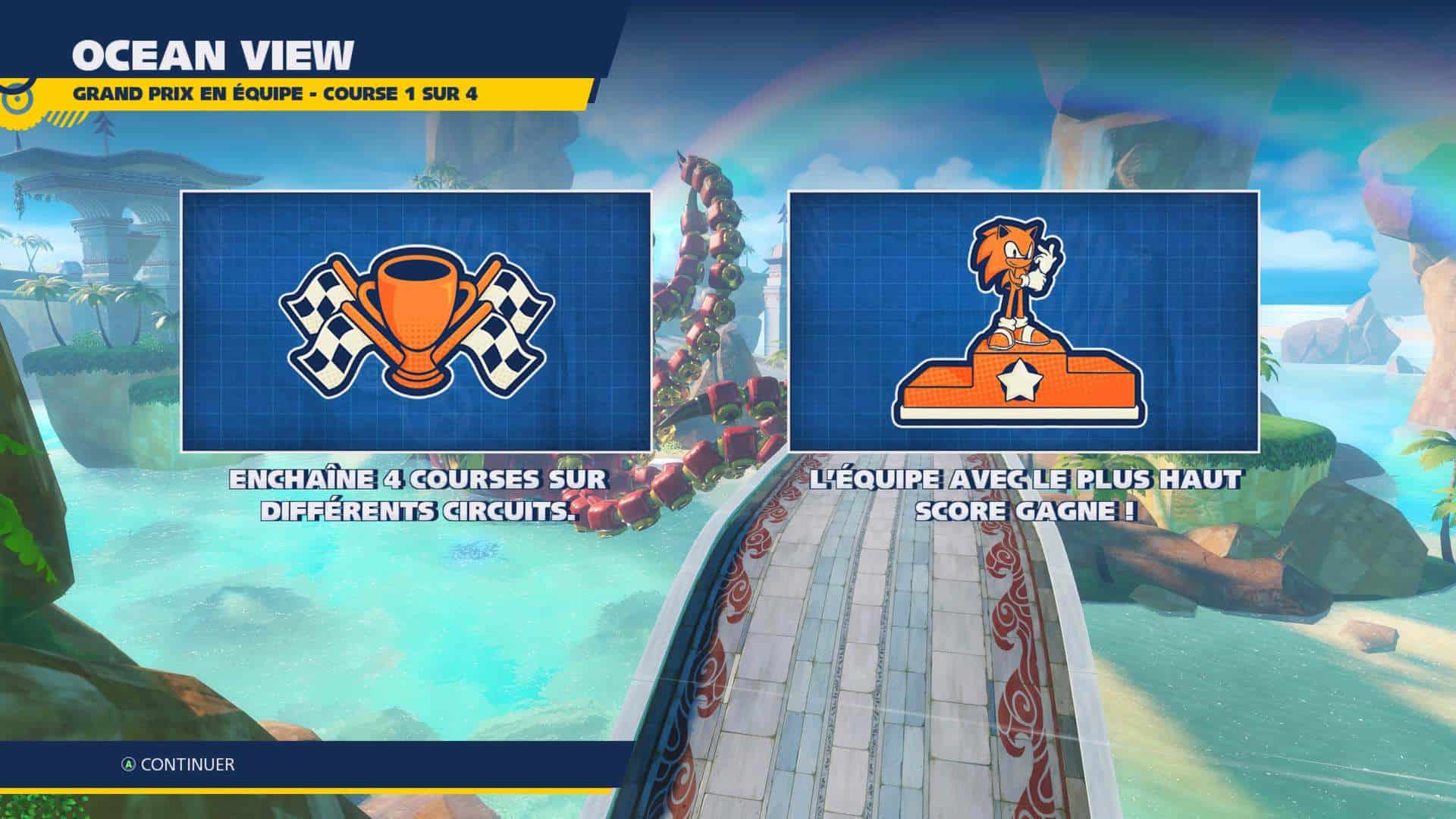Viewport: 1456px width, 819px height.
Task: Select the CONTINUER option to proceed
Action: (x=179, y=764)
